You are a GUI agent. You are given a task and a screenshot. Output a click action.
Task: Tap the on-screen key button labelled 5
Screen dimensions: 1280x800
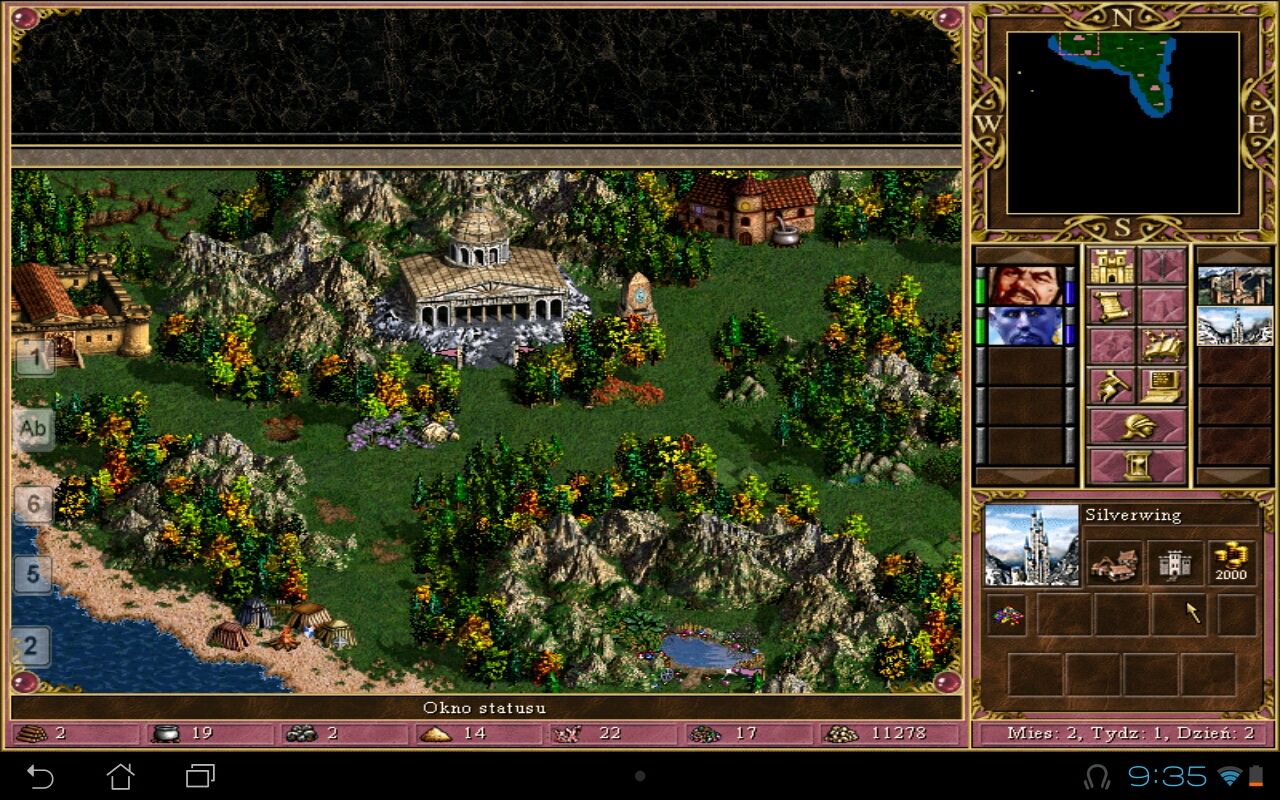click(33, 575)
